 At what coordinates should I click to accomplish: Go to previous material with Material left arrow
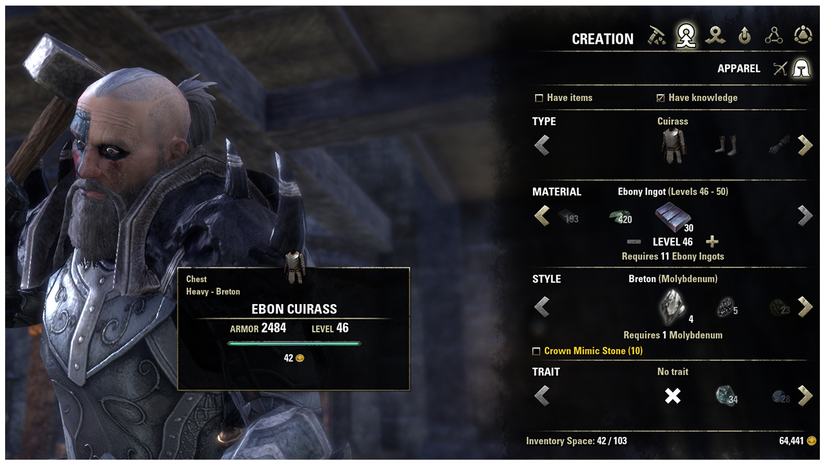(x=542, y=215)
